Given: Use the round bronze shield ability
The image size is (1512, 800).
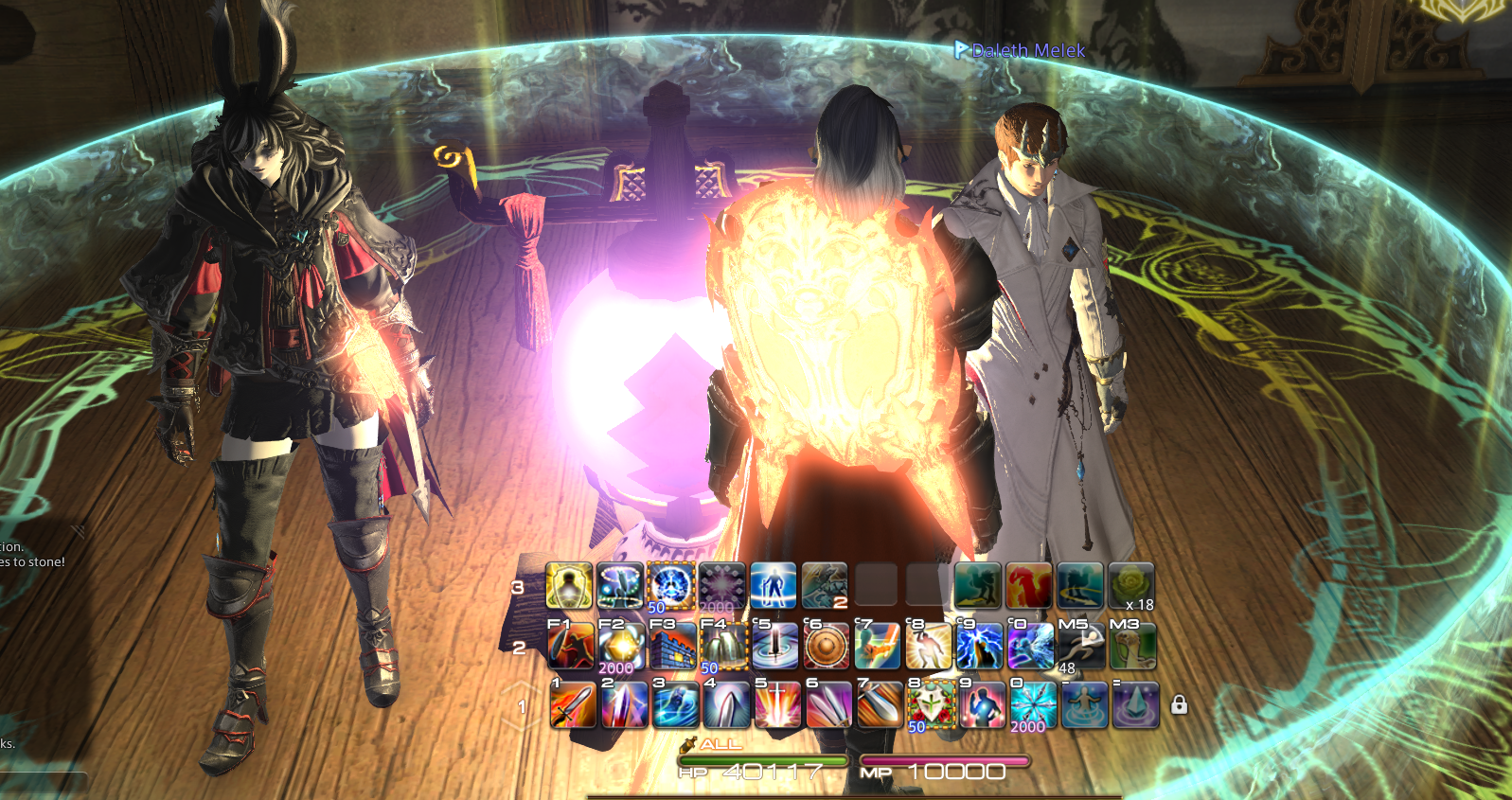Looking at the screenshot, I should 827,647.
